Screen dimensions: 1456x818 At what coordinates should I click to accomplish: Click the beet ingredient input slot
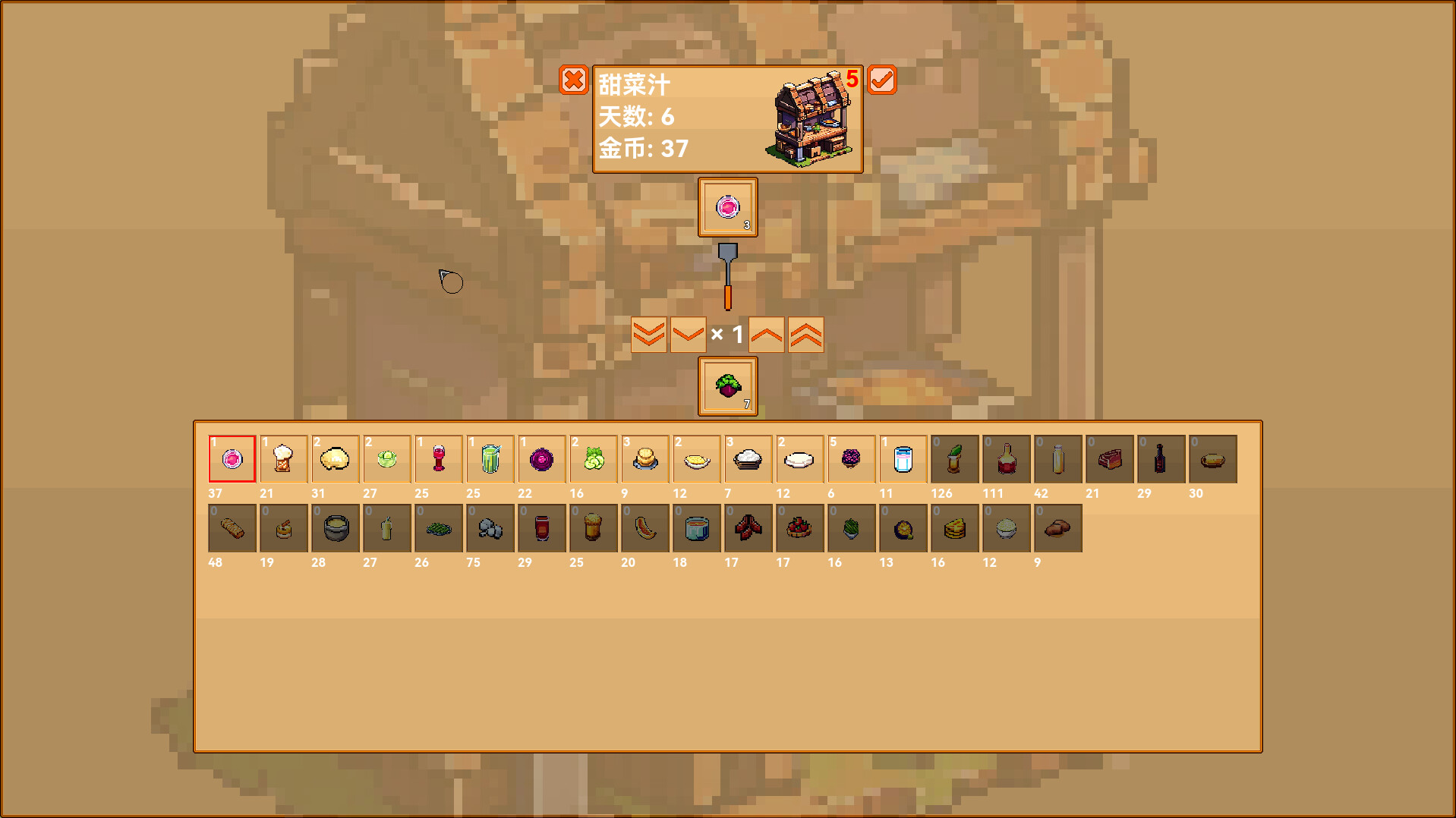pos(726,387)
